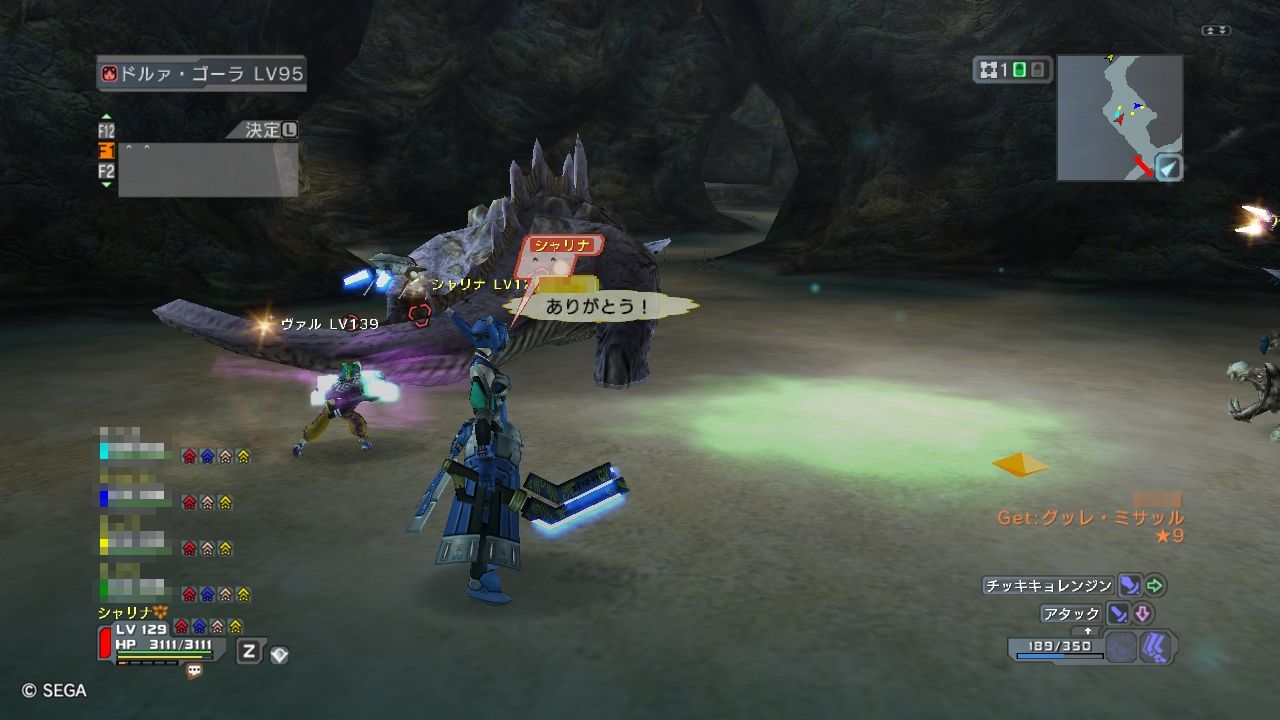Select the F1 chat shortcut row

click(x=106, y=150)
